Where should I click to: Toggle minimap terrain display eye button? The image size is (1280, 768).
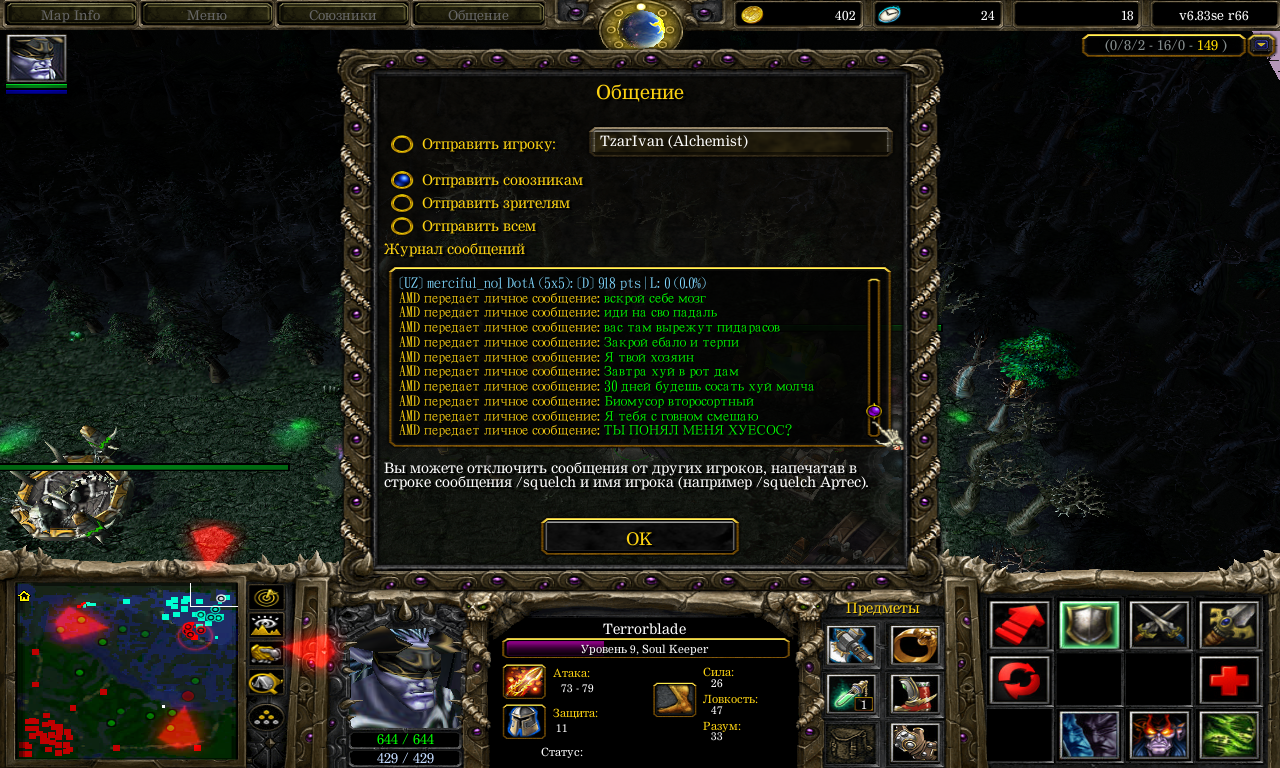266,626
